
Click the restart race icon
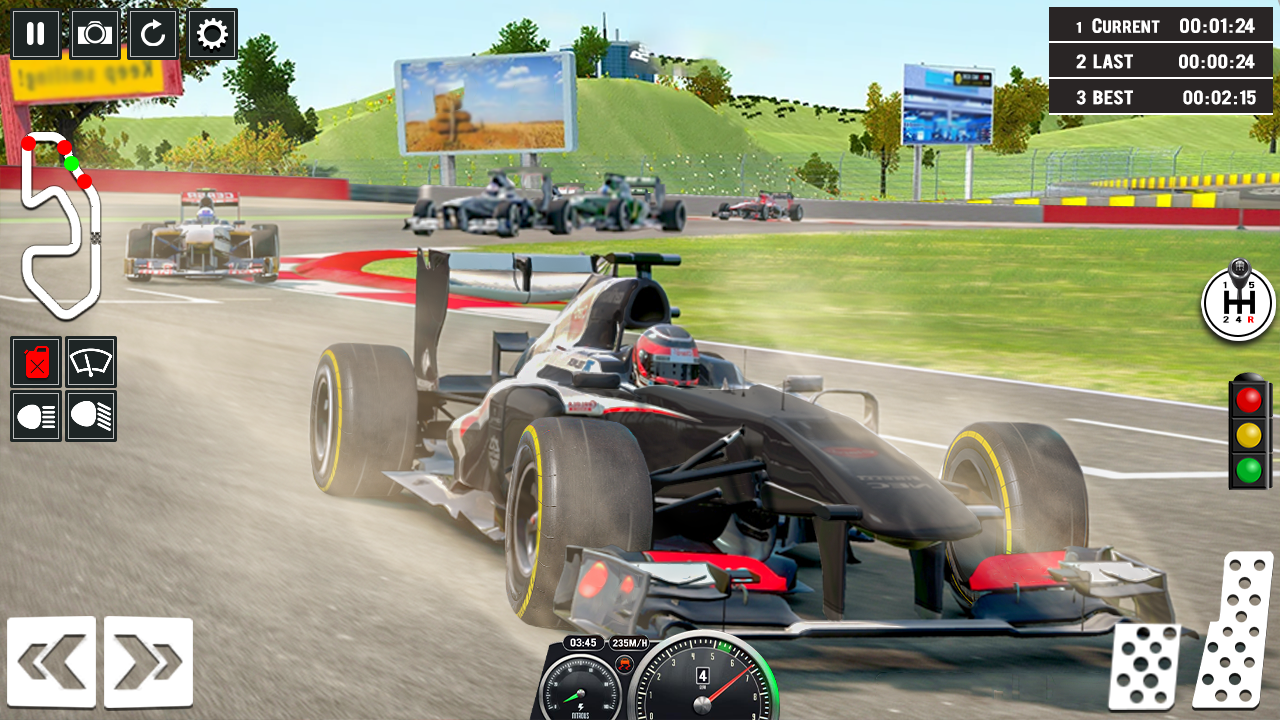point(151,33)
